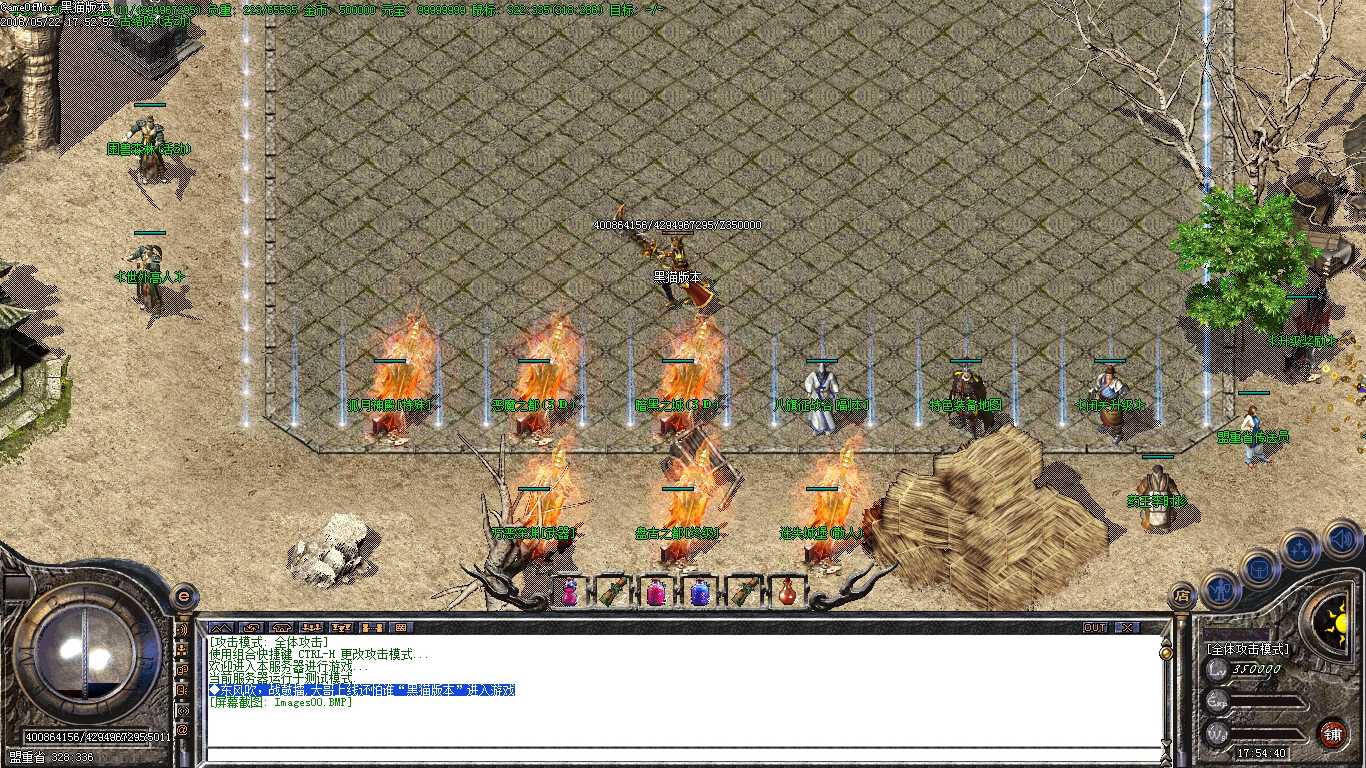Click the first potion quick slot
This screenshot has height=768, width=1366.
click(570, 592)
